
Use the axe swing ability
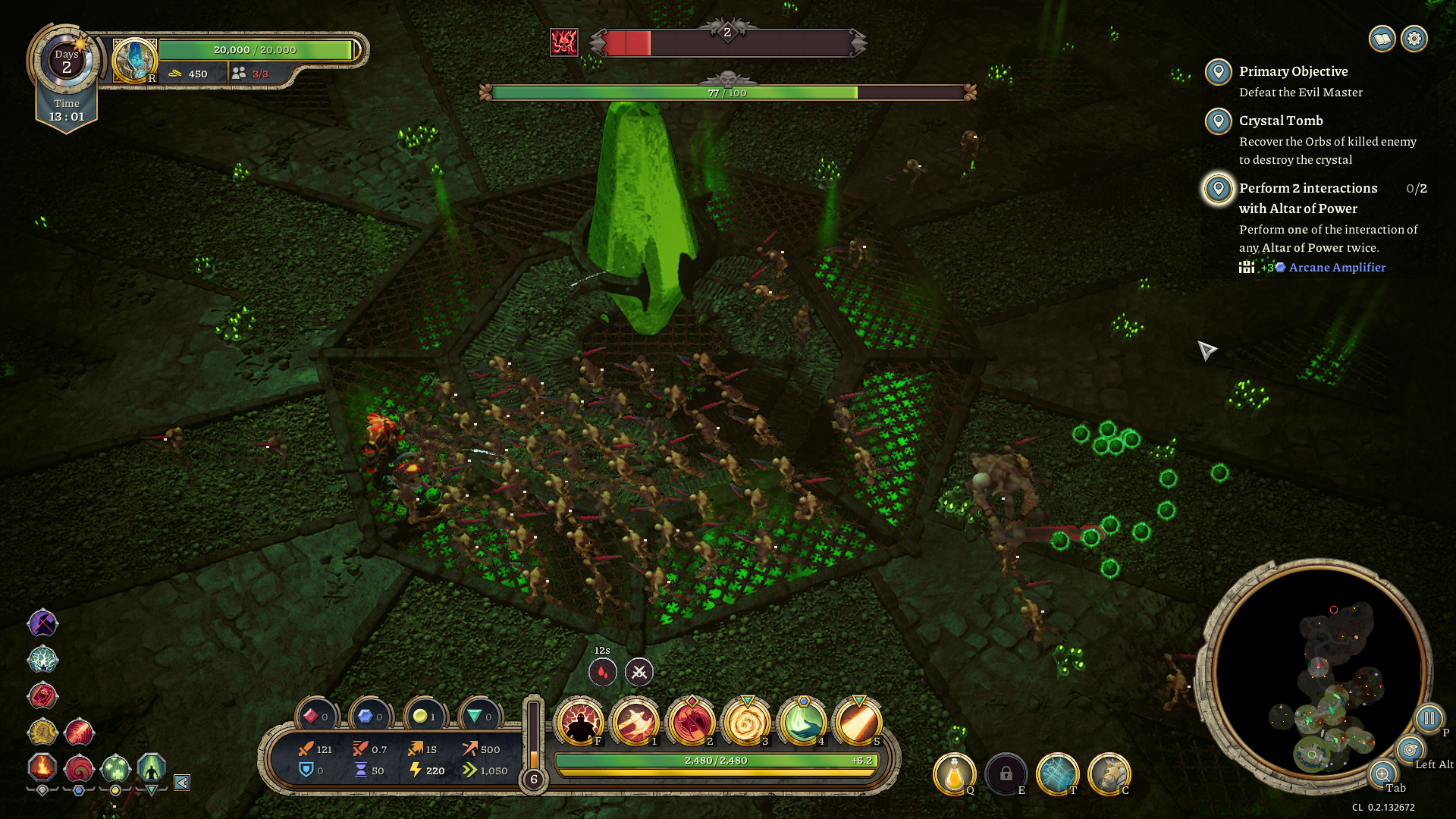coord(635,723)
